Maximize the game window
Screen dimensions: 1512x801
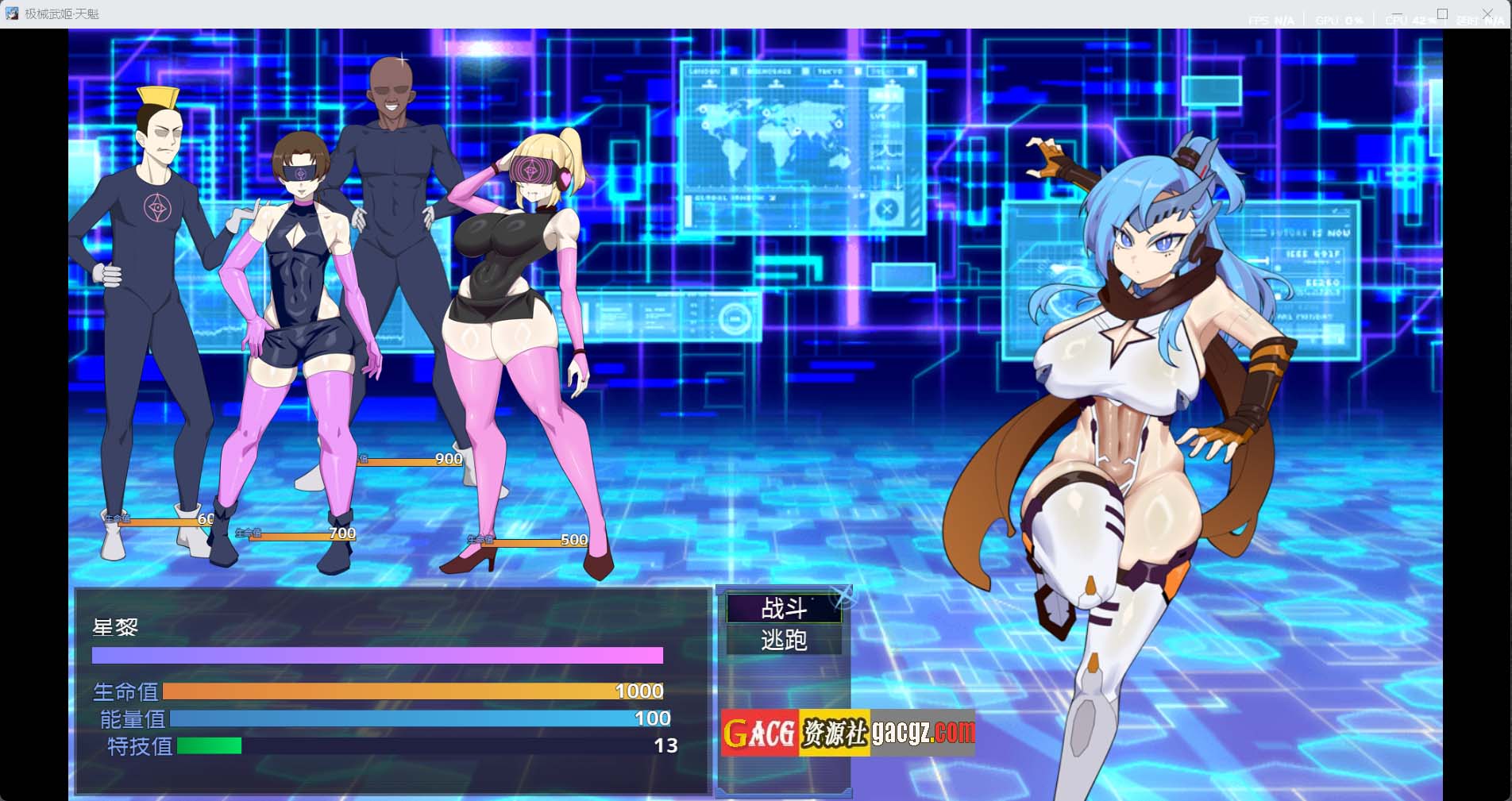pyautogui.click(x=1442, y=14)
